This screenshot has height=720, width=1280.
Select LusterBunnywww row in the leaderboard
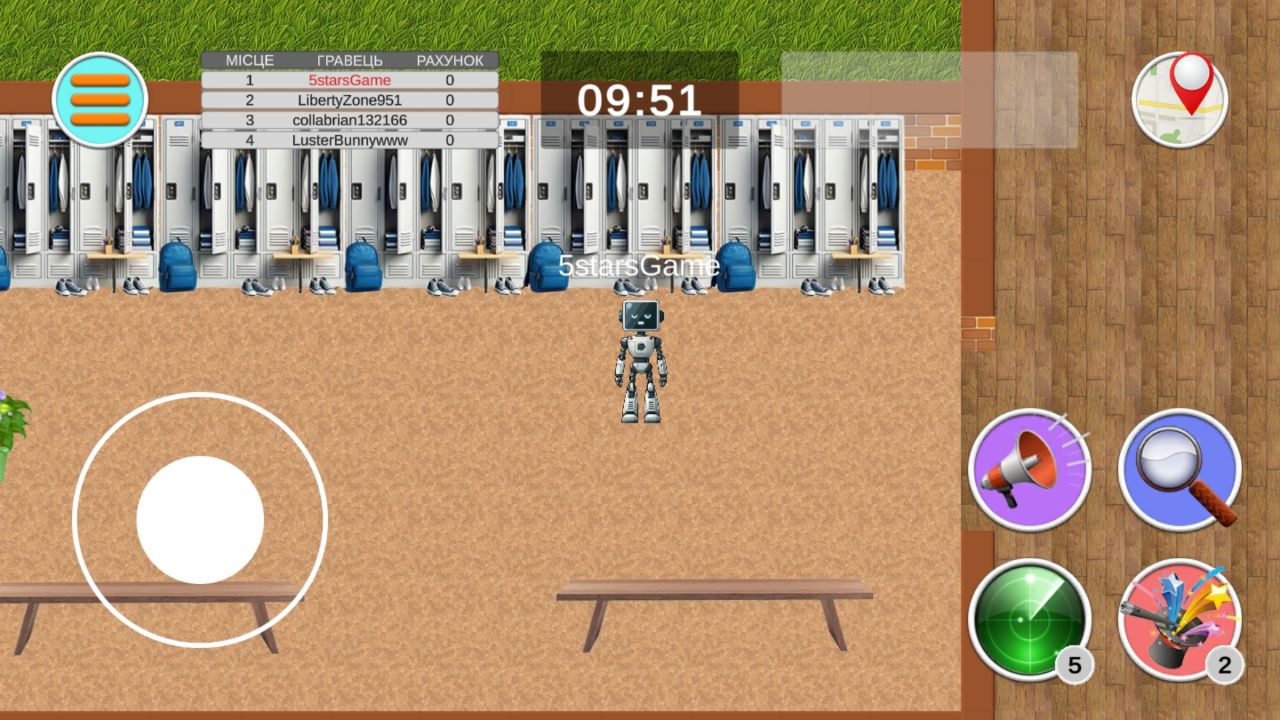point(349,140)
